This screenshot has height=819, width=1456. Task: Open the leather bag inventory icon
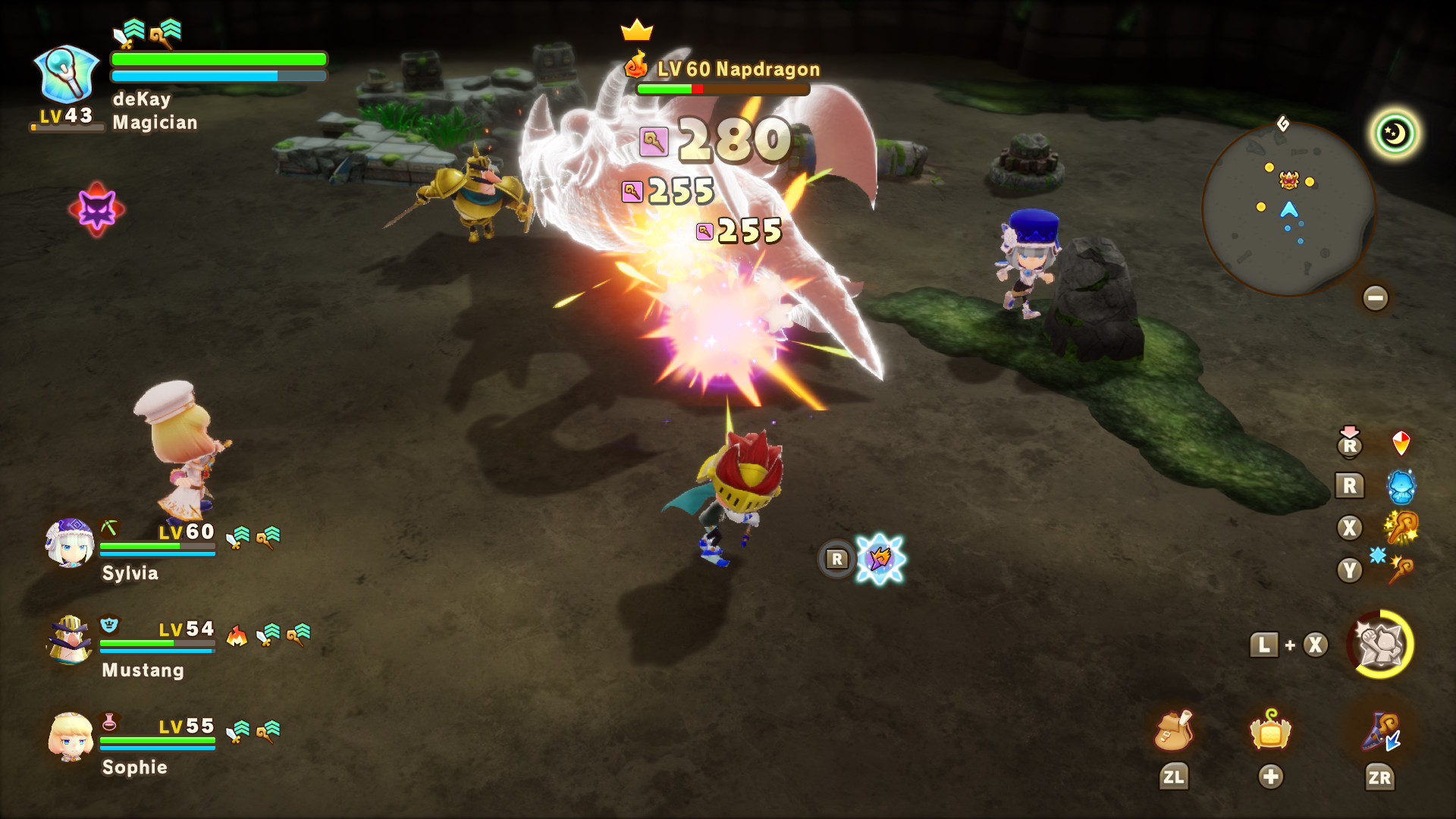(x=1173, y=731)
